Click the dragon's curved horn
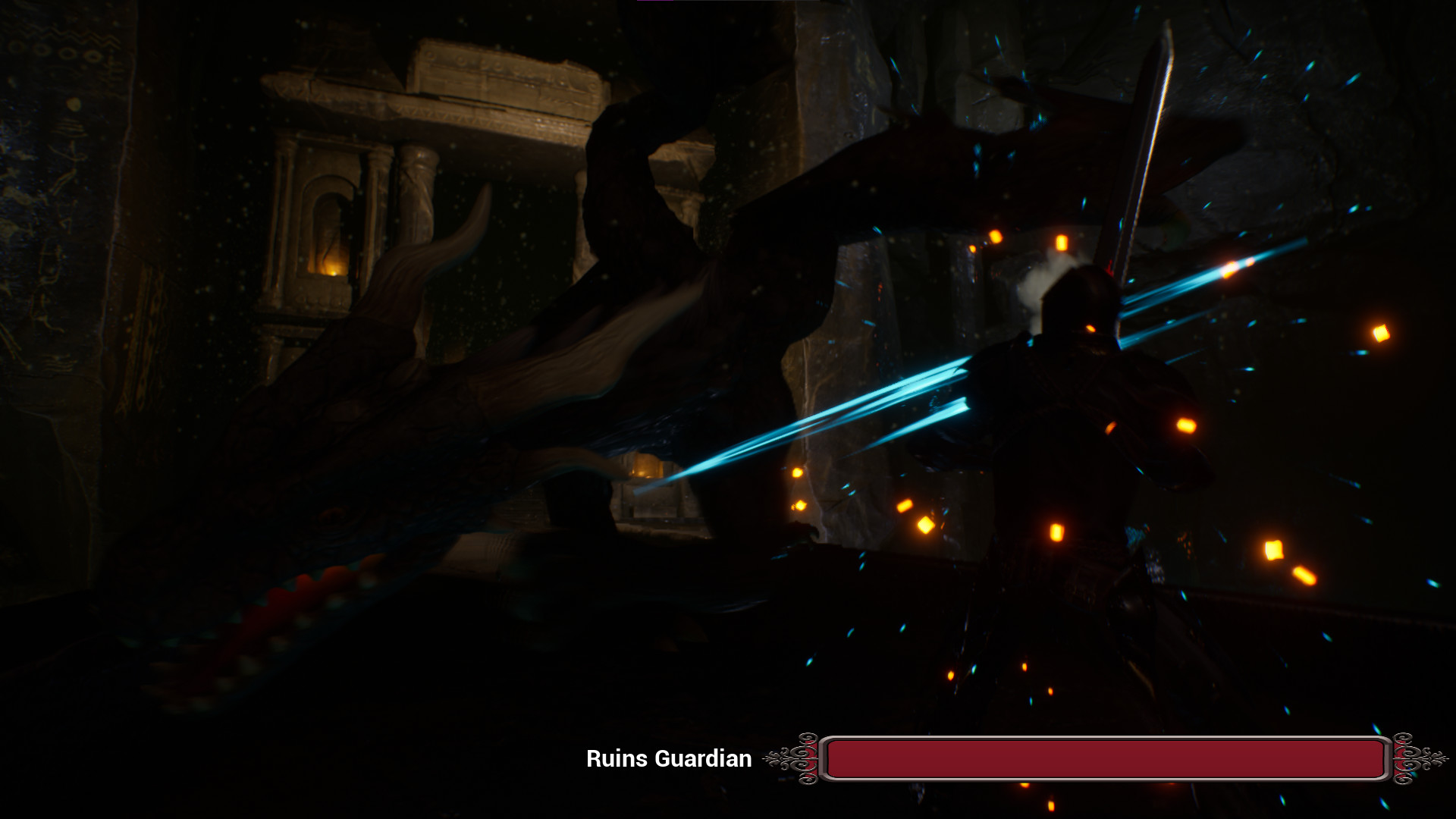 coord(447,250)
